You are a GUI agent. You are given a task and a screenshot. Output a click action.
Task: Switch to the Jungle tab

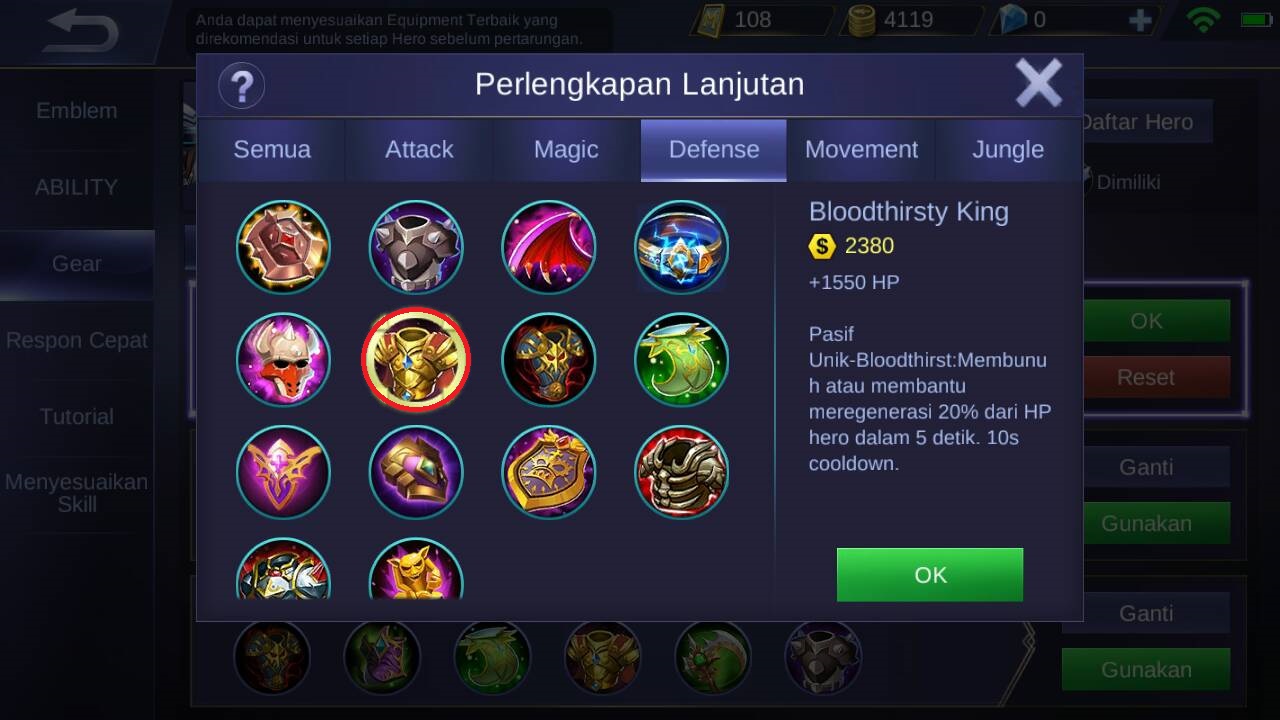(1008, 150)
